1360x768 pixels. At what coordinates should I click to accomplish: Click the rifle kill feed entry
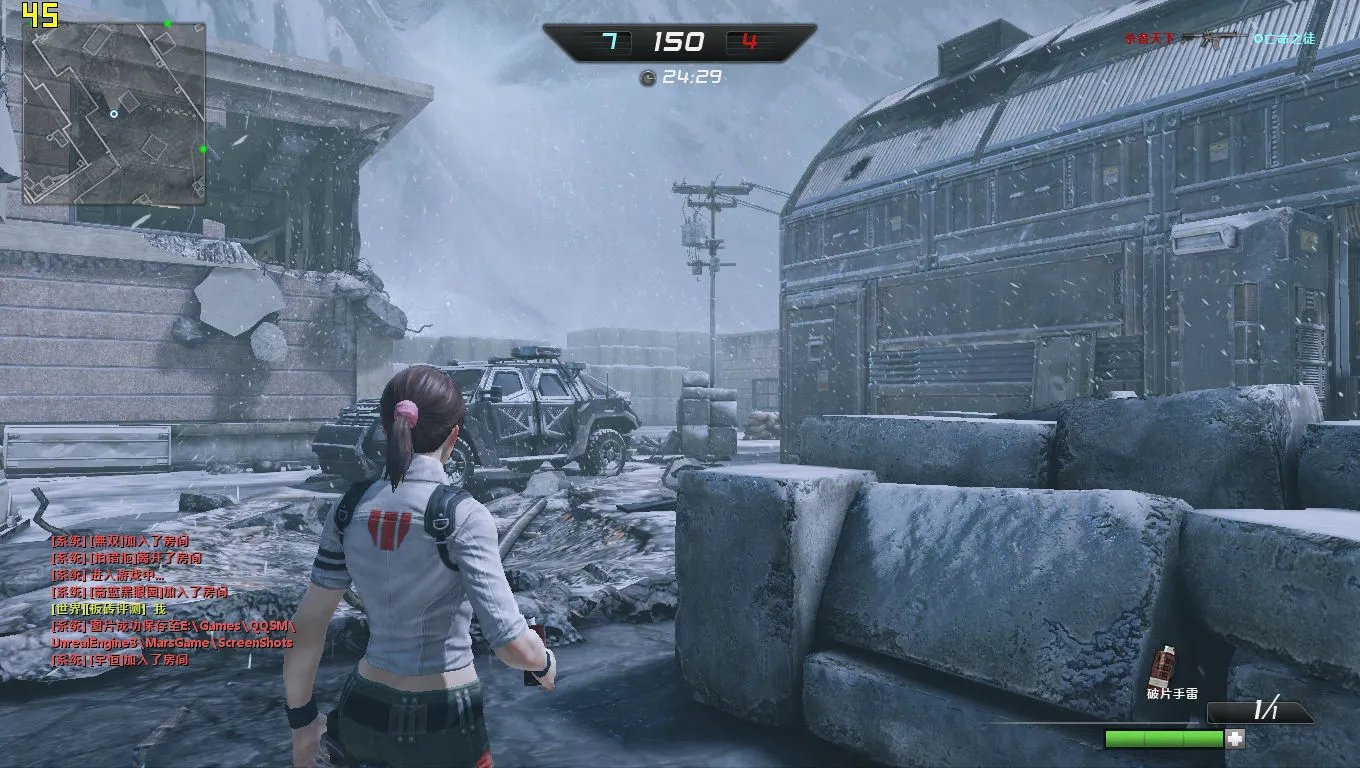coord(1219,39)
